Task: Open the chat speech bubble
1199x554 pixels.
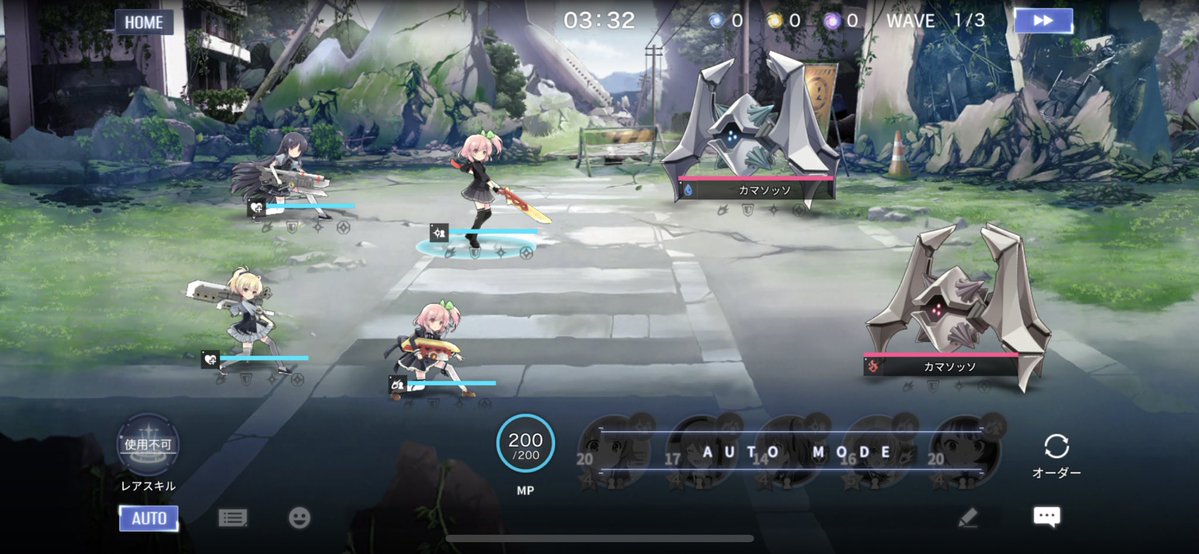Action: 1047,517
